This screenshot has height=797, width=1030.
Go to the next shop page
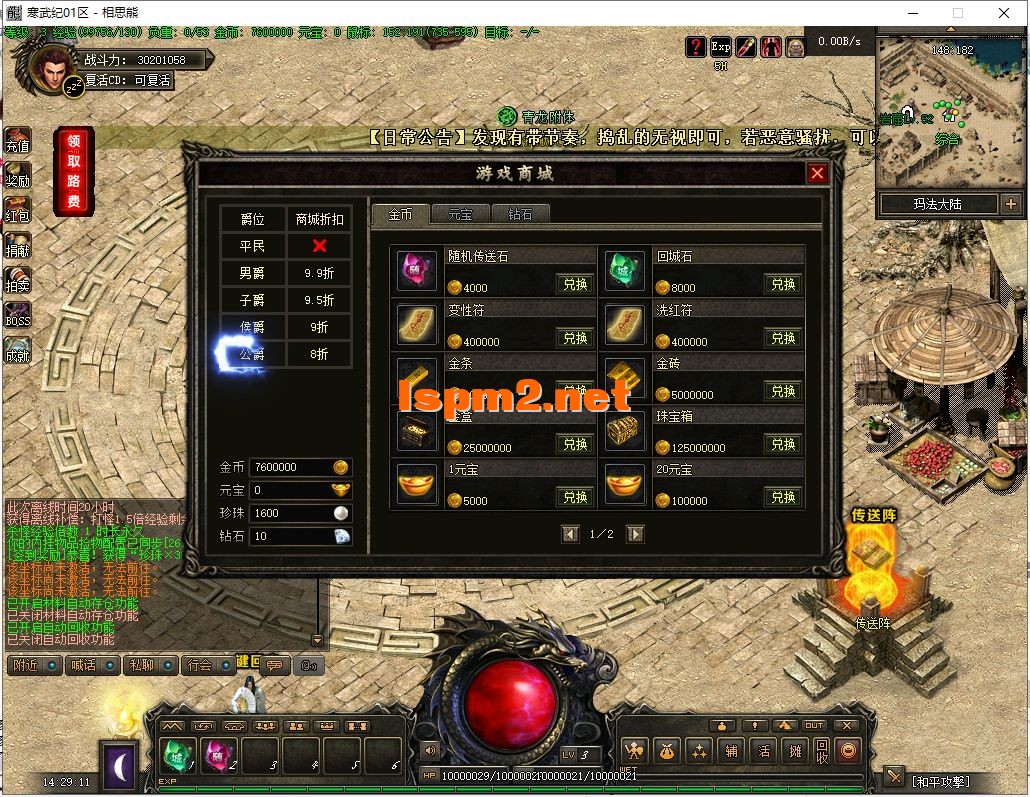pos(635,535)
